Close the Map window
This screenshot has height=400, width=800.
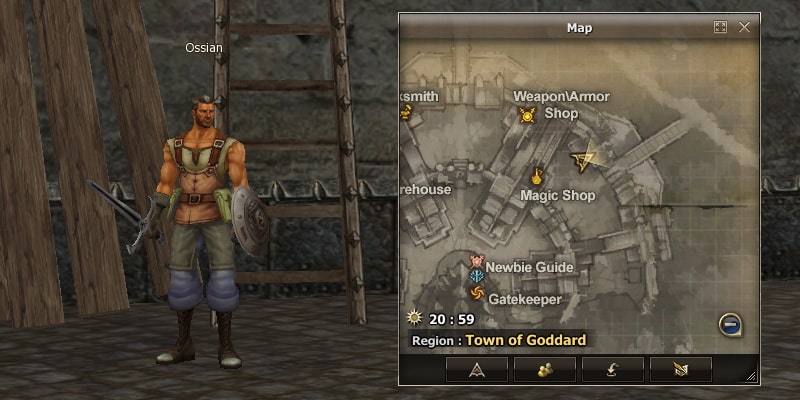coord(744,27)
